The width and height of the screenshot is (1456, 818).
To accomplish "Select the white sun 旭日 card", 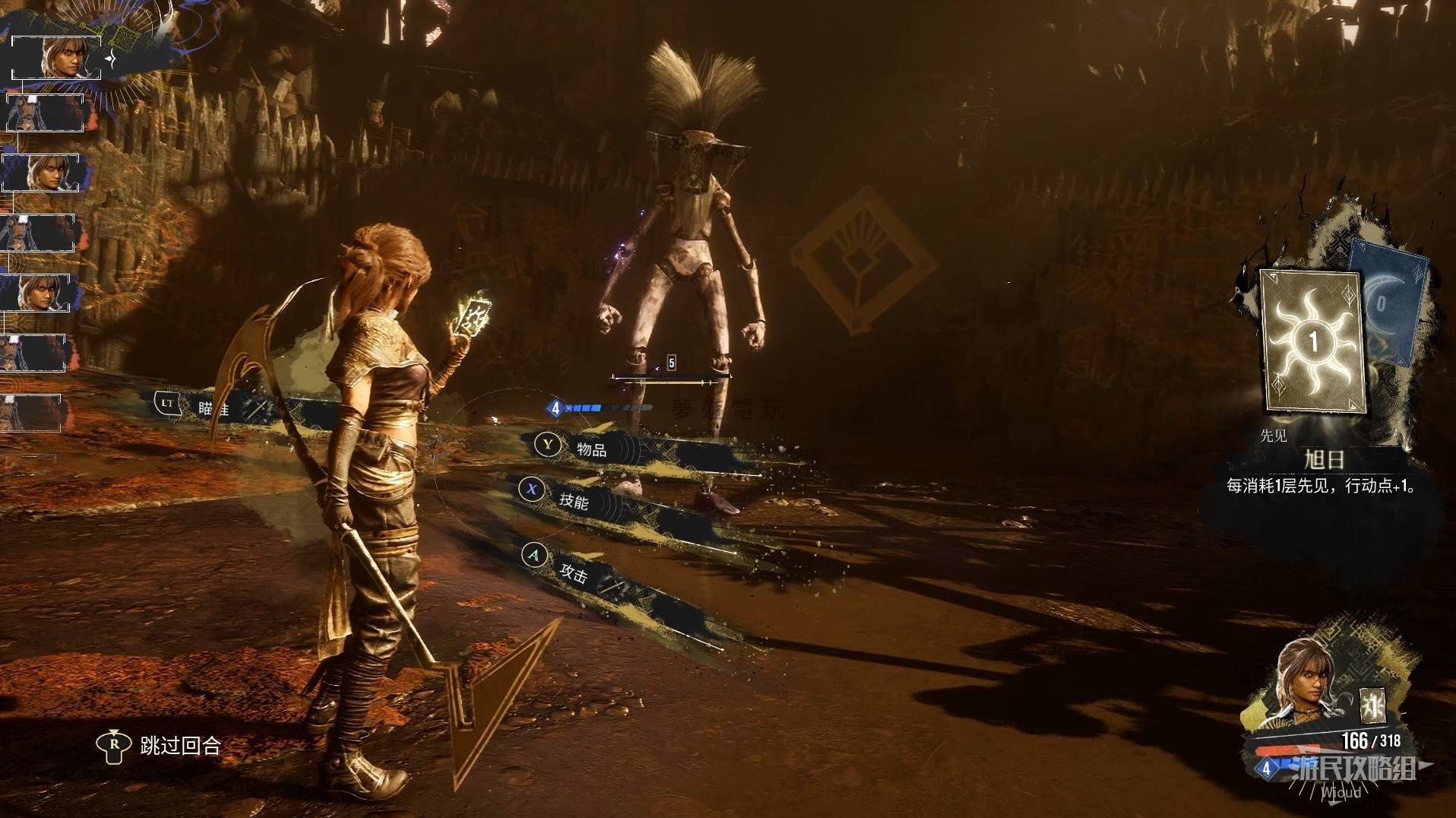I will (1312, 341).
